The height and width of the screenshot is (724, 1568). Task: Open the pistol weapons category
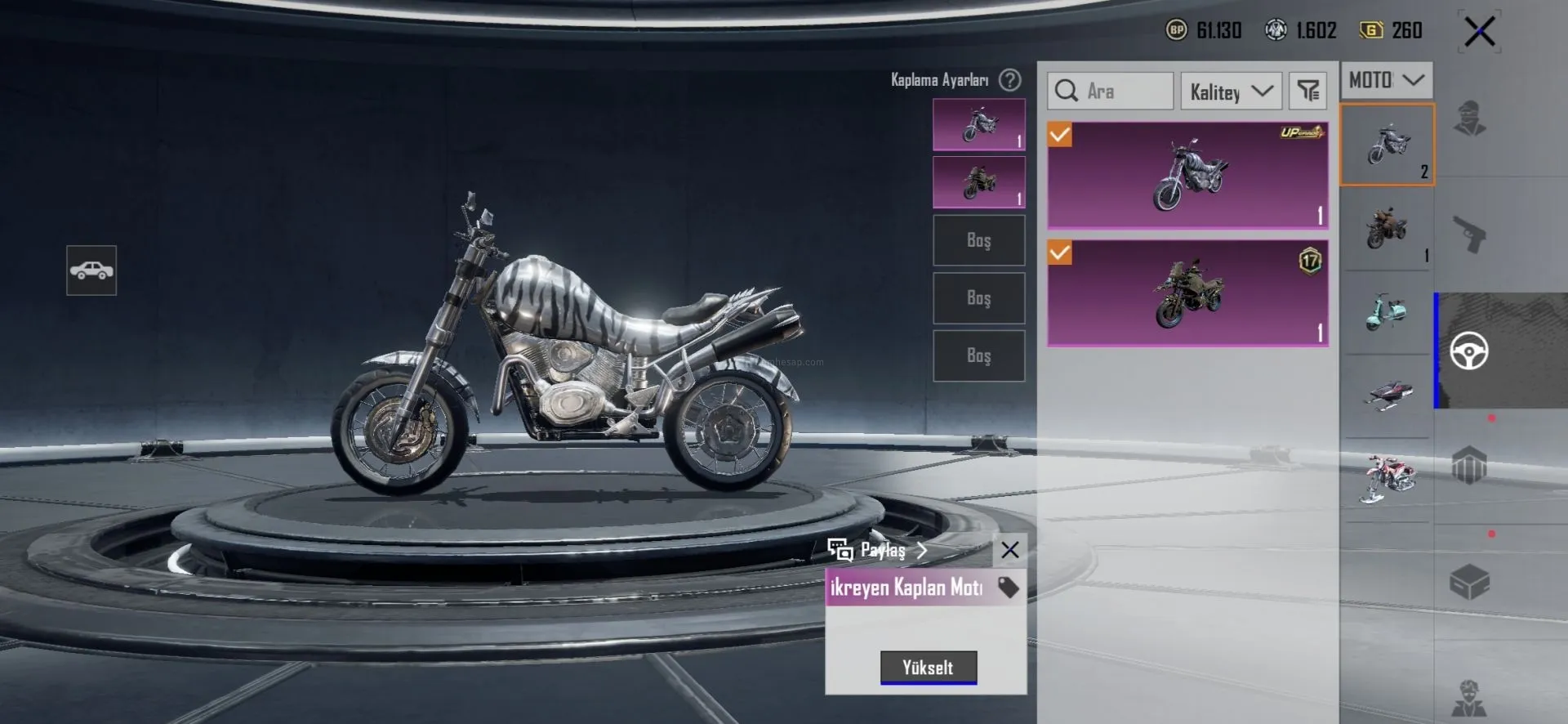pos(1469,235)
